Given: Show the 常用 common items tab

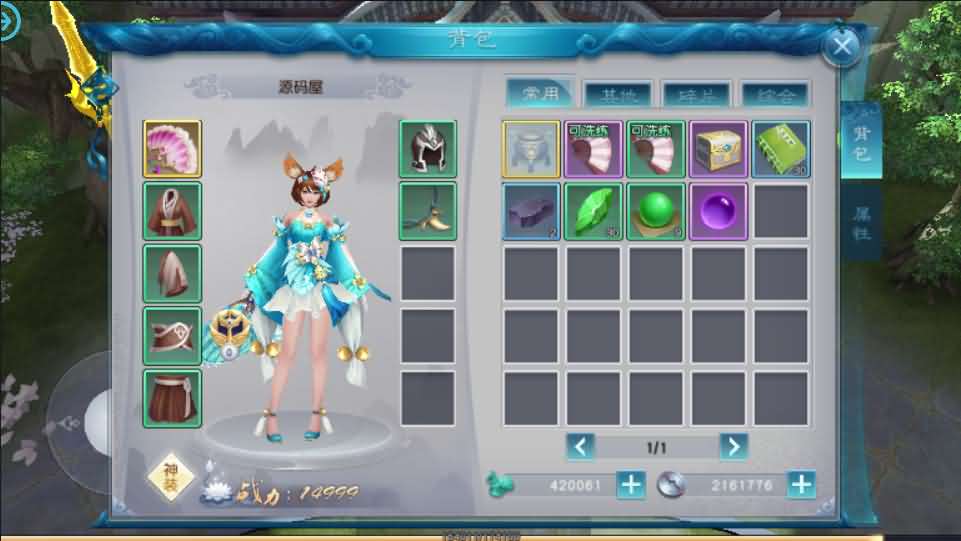Looking at the screenshot, I should pos(540,94).
